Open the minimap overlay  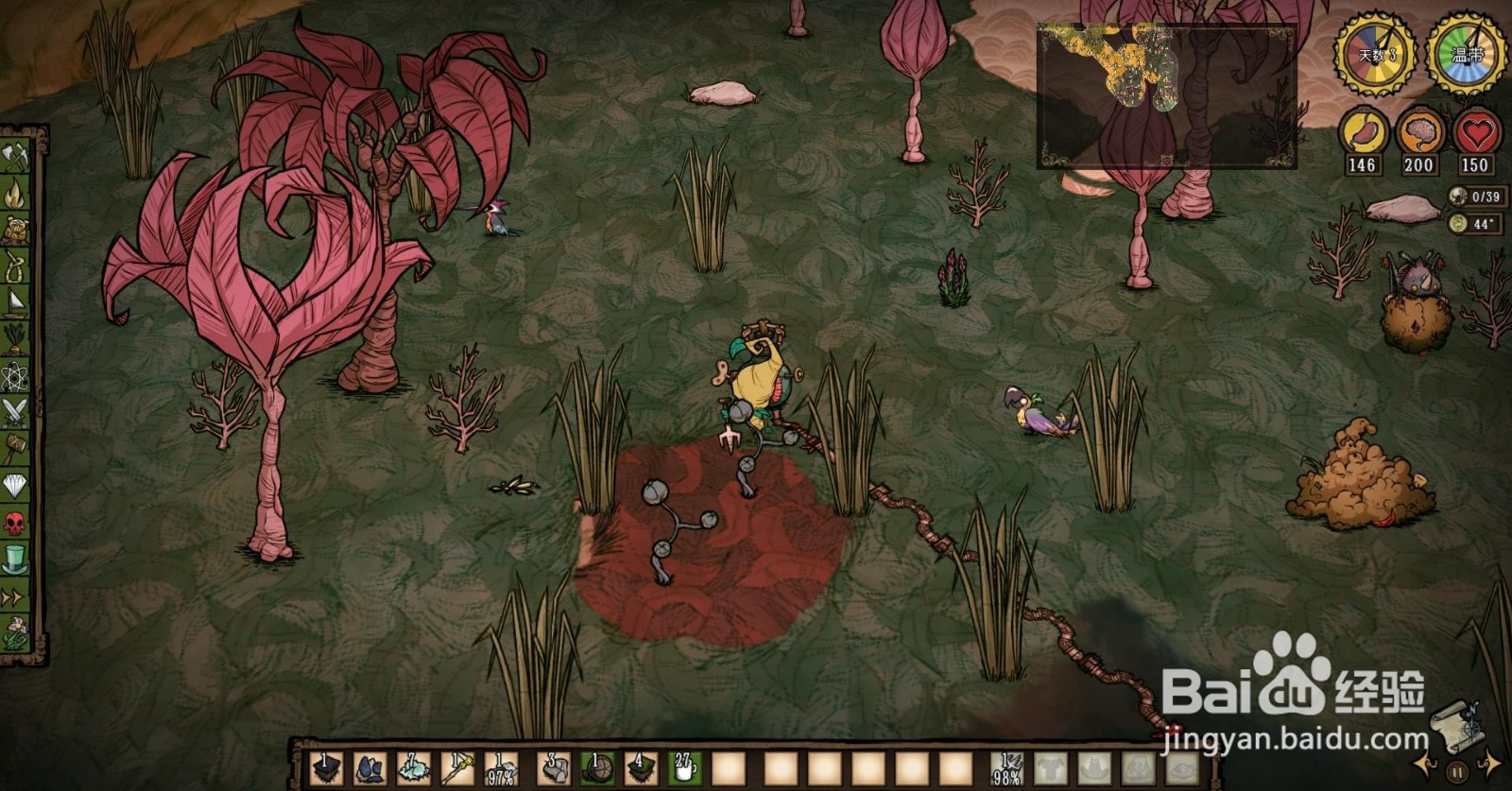click(1166, 96)
